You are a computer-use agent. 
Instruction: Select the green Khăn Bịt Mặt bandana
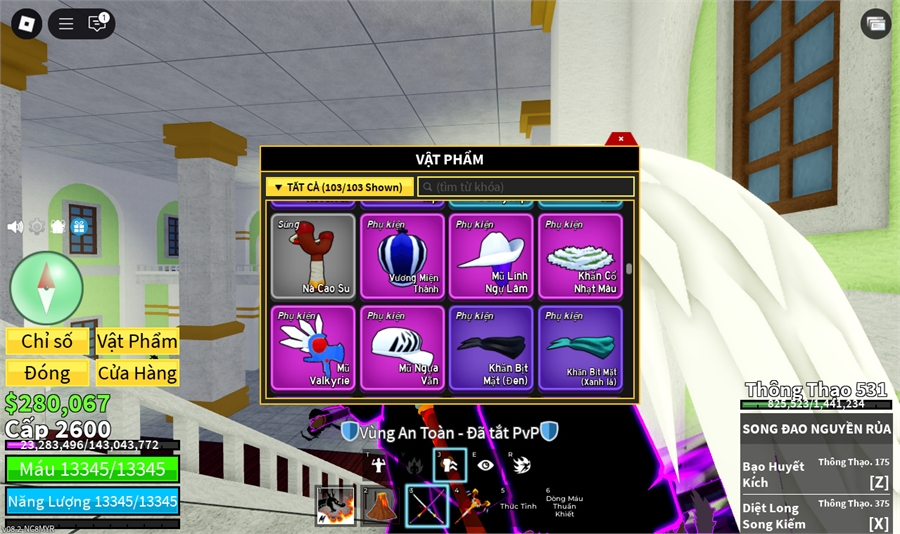(580, 348)
